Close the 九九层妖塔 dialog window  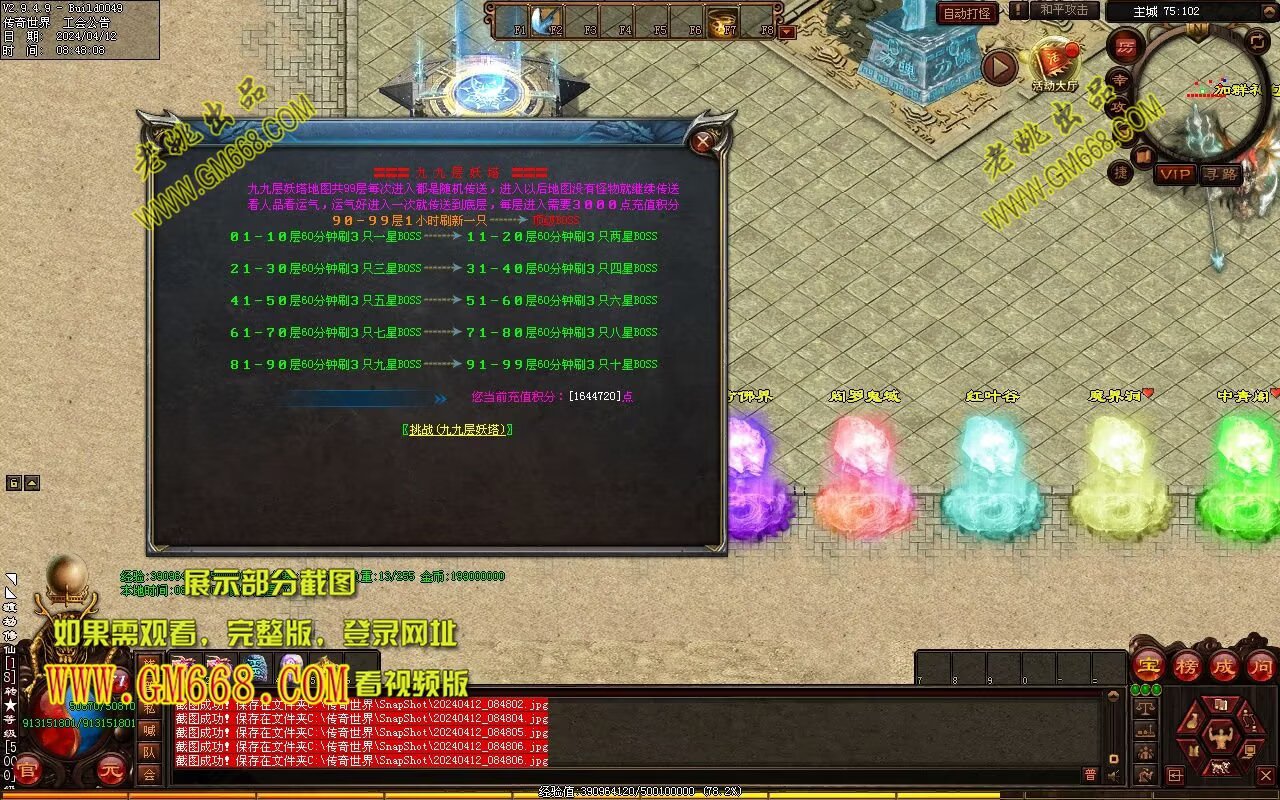703,141
